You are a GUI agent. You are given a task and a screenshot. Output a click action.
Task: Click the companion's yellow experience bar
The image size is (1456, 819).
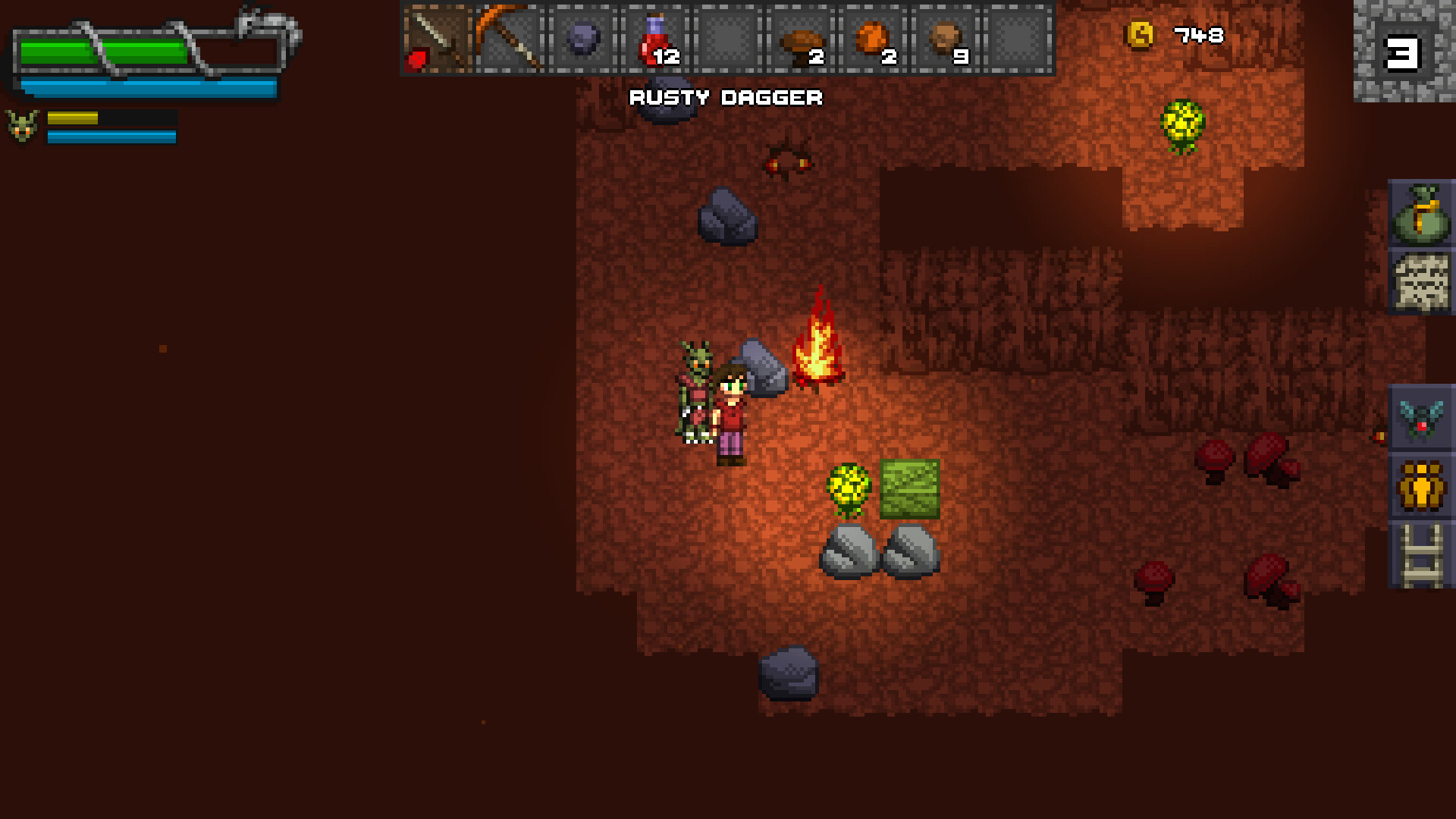pos(72,119)
